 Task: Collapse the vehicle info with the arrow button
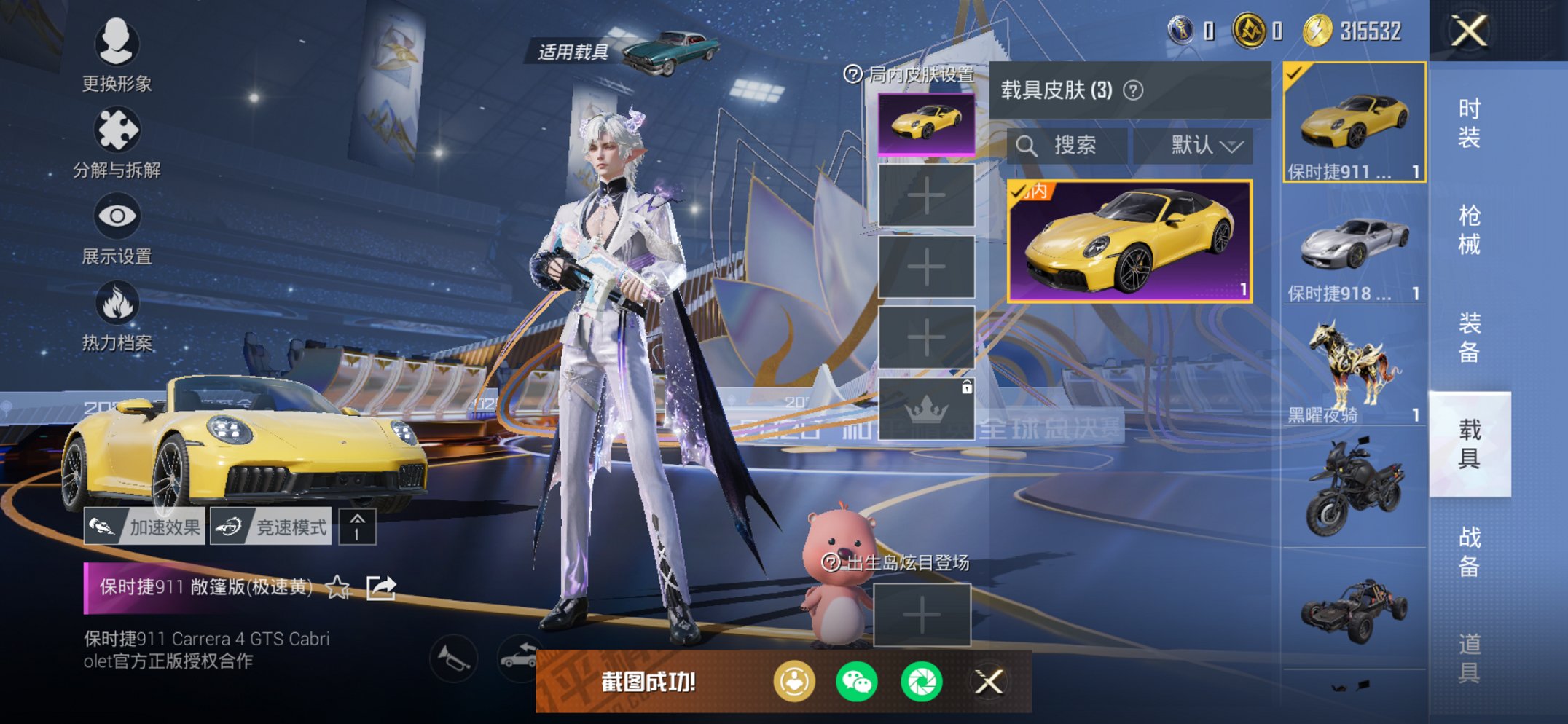click(x=358, y=525)
